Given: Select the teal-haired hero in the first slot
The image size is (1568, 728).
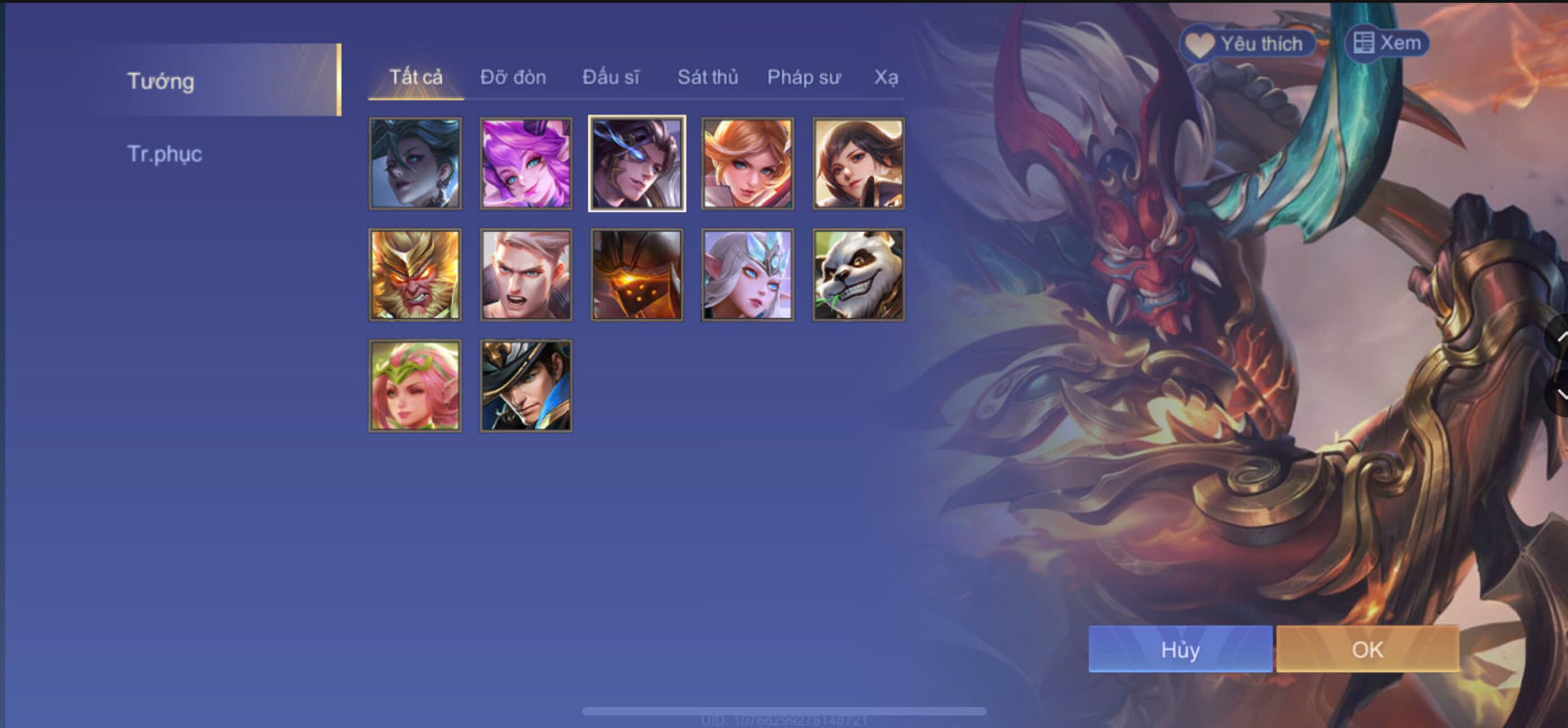Looking at the screenshot, I should tap(416, 163).
